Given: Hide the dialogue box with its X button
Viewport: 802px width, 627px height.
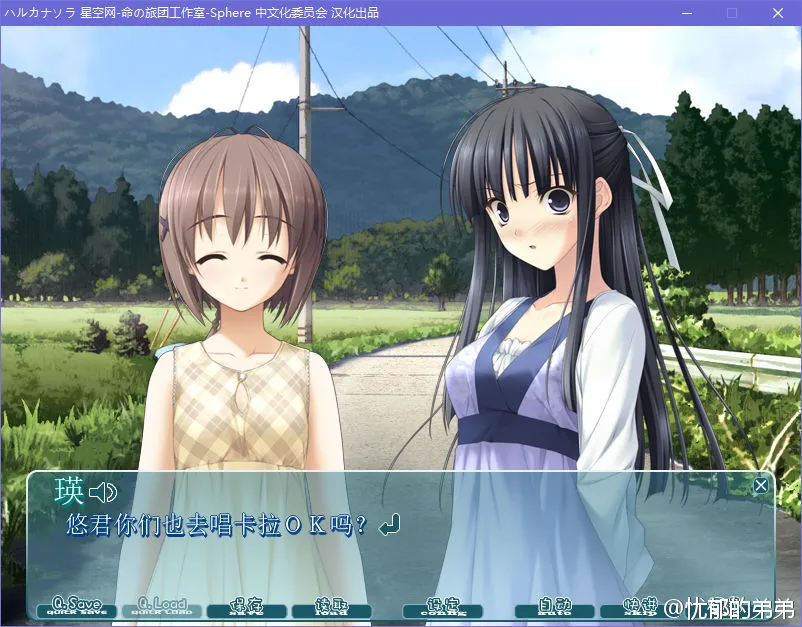Looking at the screenshot, I should pos(761,486).
